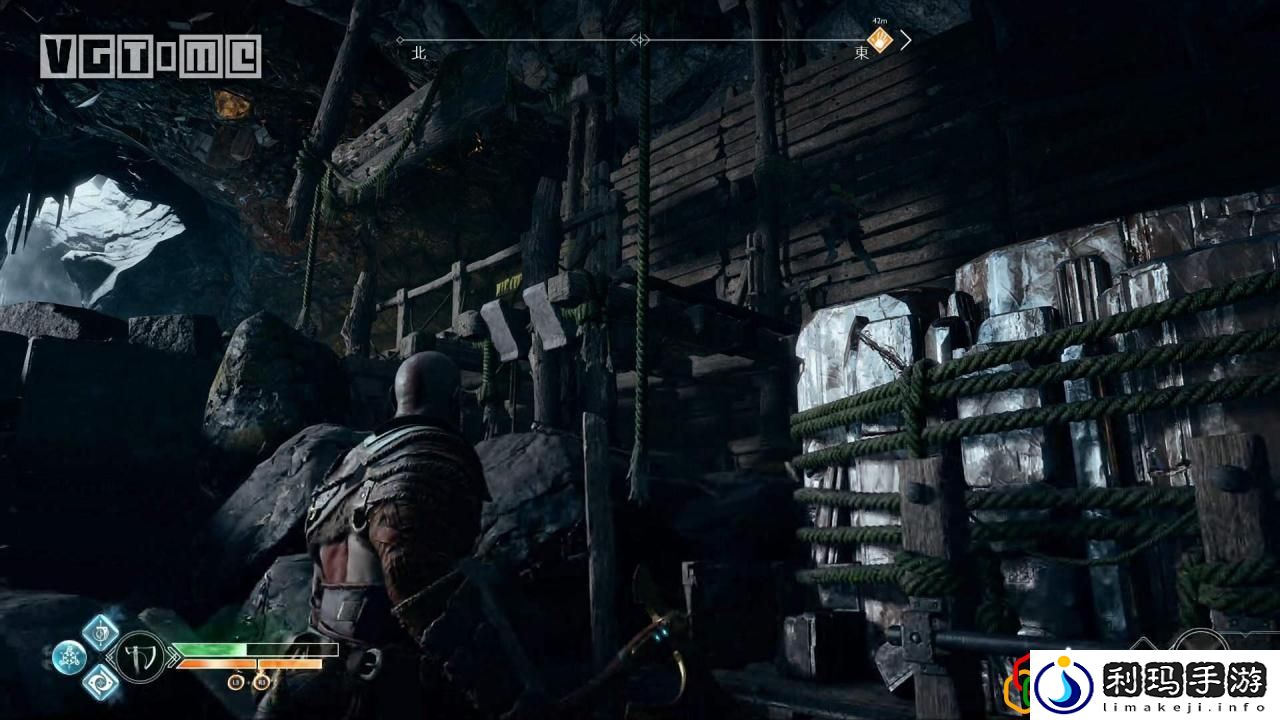The height and width of the screenshot is (720, 1280).
Task: Open the VGTIME watermark logo
Action: (x=151, y=56)
